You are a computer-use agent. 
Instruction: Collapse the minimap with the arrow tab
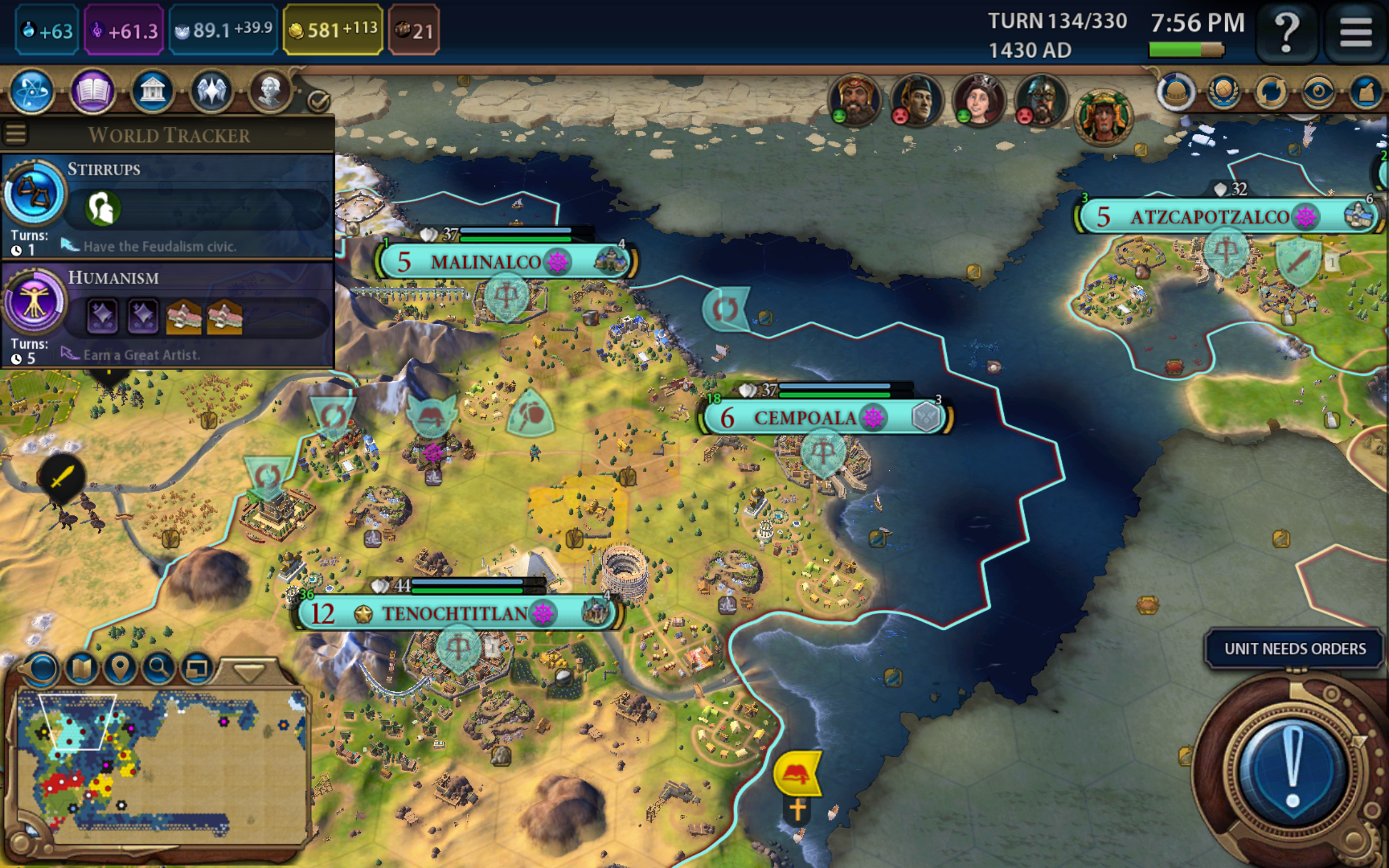[249, 671]
